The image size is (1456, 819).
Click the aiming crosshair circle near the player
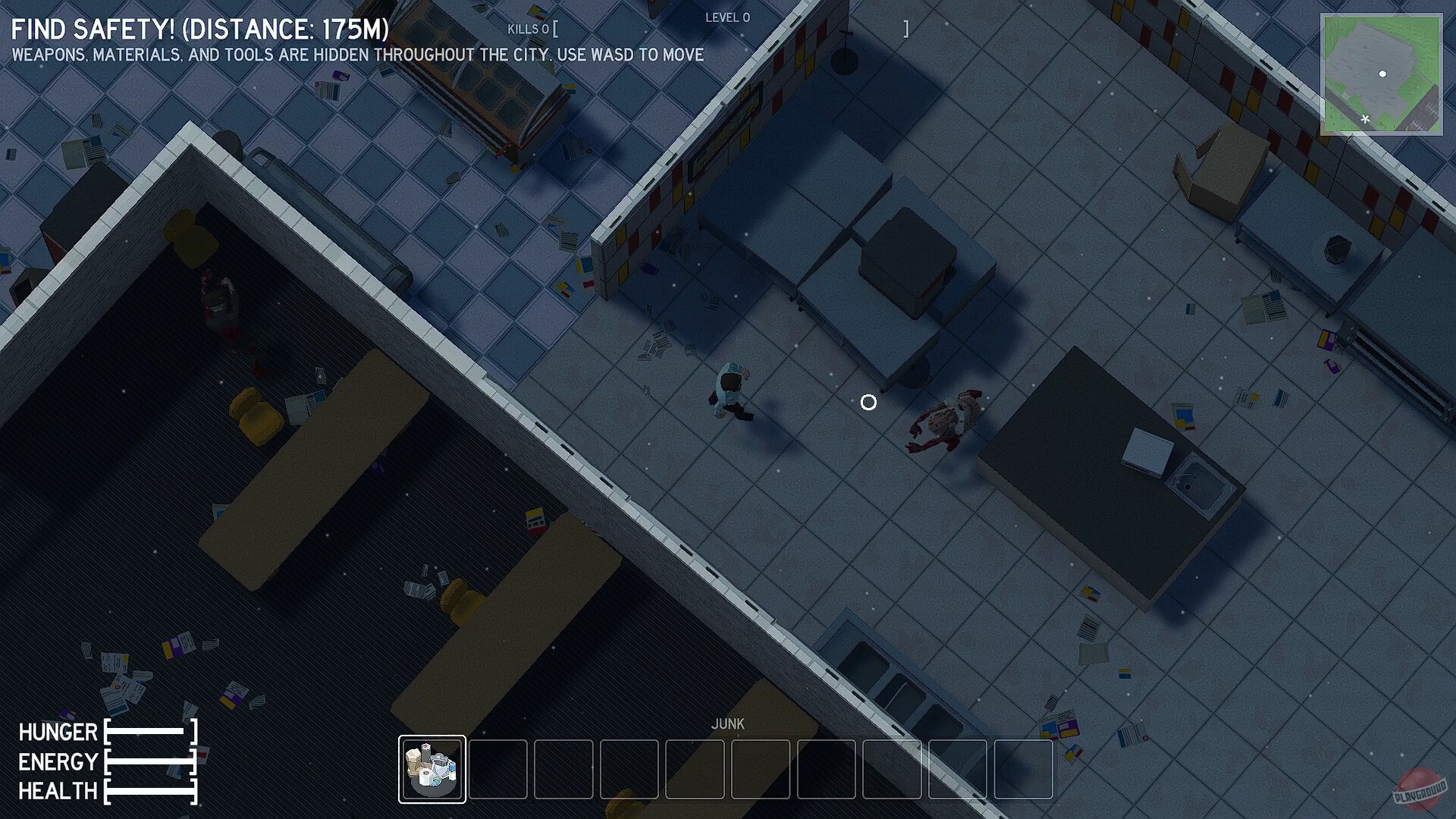coord(868,403)
